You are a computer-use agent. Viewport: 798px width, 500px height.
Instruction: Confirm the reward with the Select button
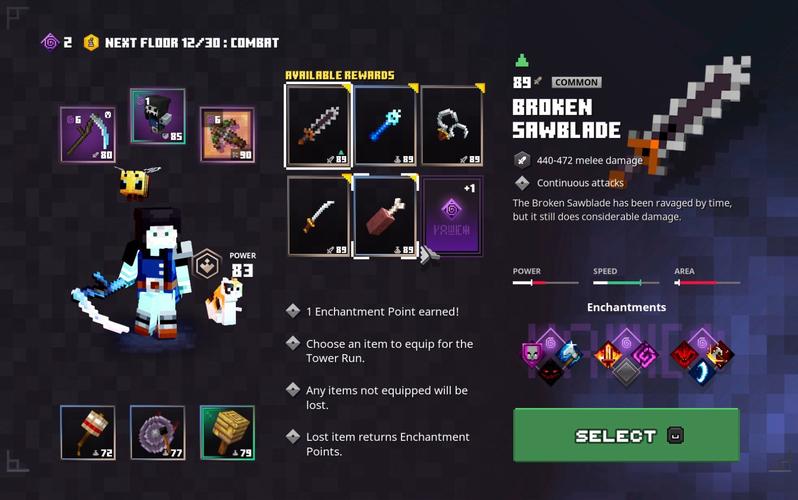pos(626,435)
